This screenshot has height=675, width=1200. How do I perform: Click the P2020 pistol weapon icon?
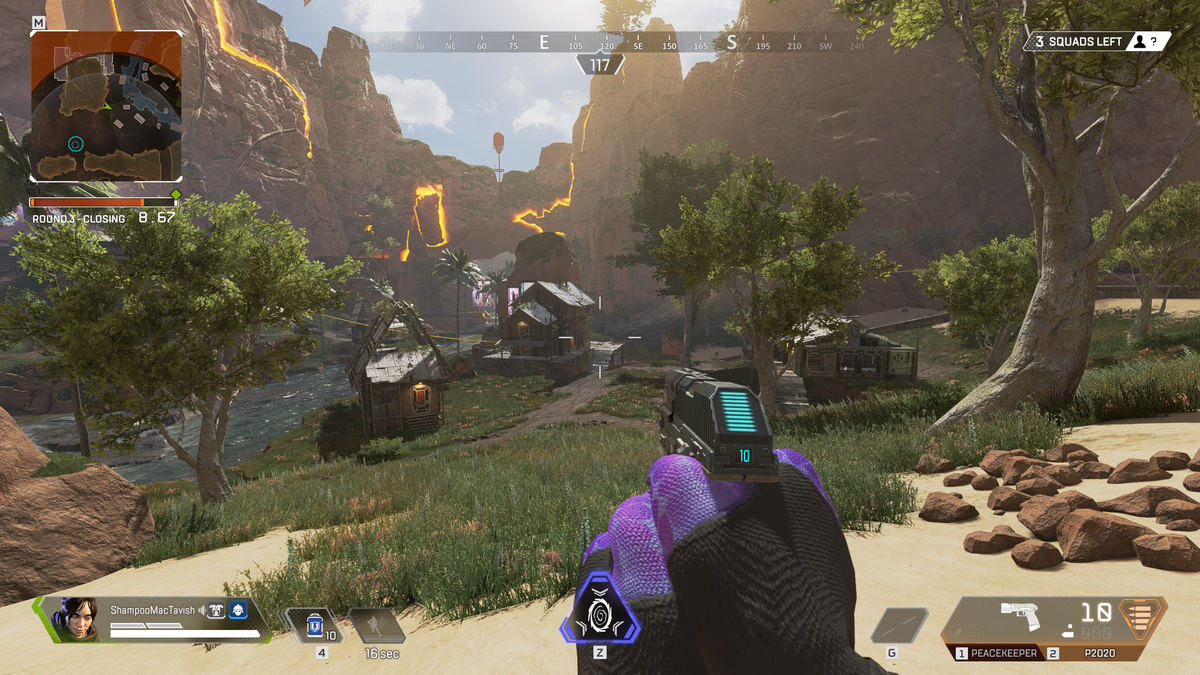pos(1021,616)
